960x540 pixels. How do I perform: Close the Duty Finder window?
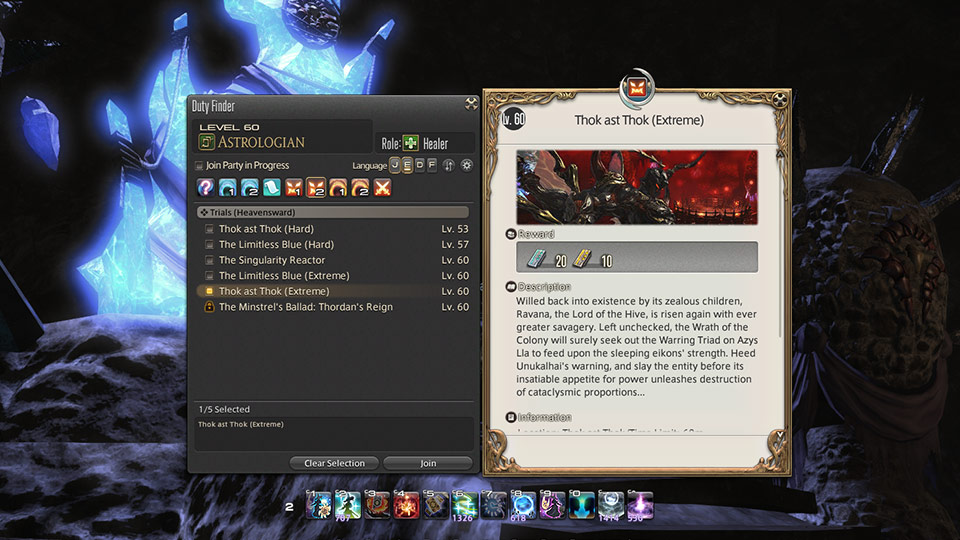pyautogui.click(x=470, y=103)
